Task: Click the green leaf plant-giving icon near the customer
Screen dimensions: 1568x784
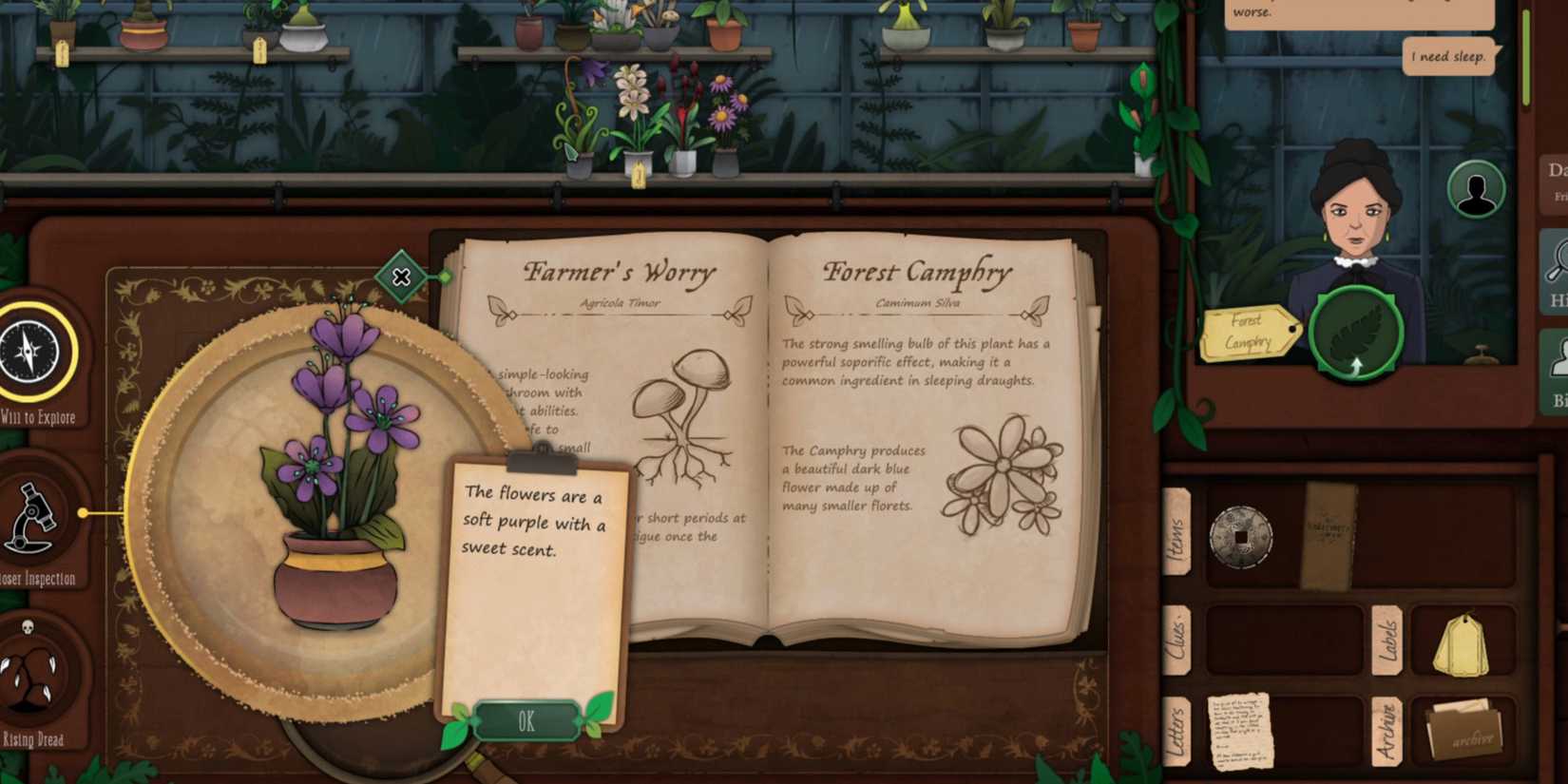Action: click(x=1354, y=333)
